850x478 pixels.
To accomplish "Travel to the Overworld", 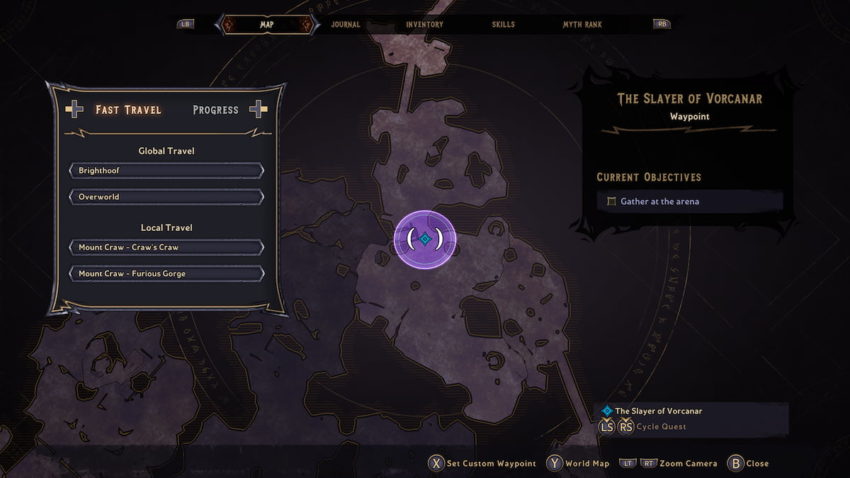I will [166, 197].
